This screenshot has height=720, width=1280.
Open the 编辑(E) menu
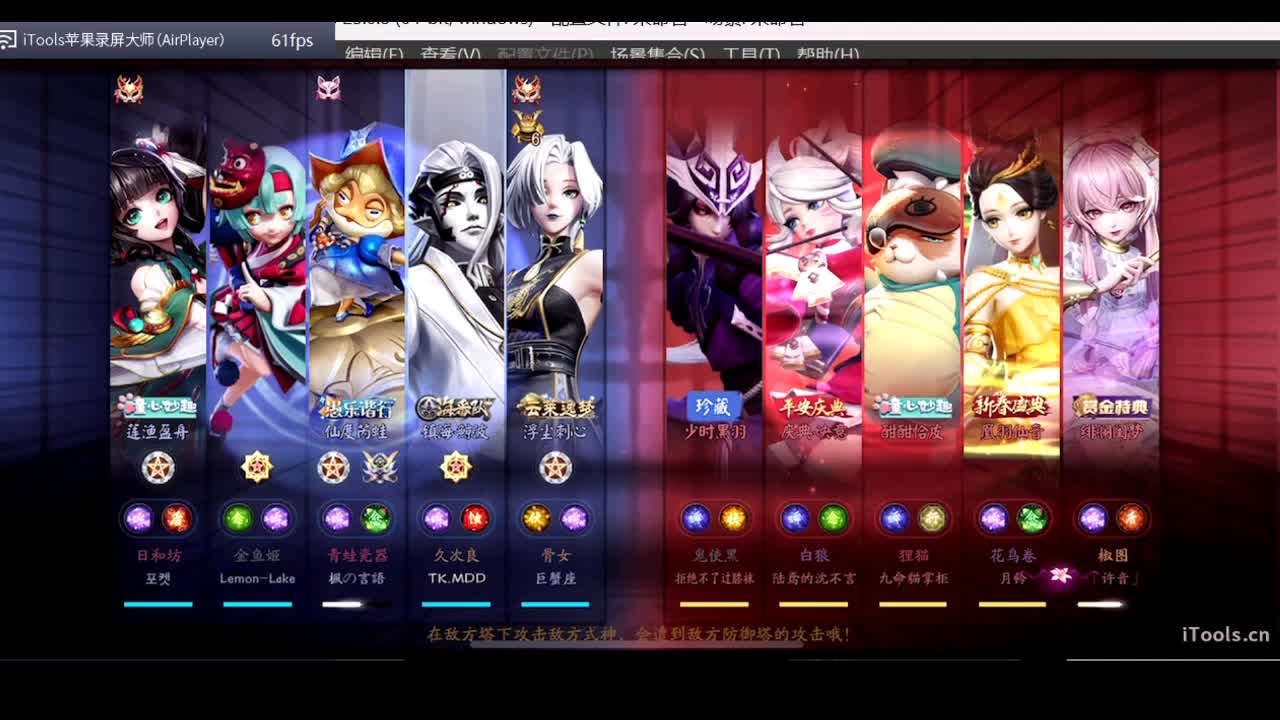(375, 55)
